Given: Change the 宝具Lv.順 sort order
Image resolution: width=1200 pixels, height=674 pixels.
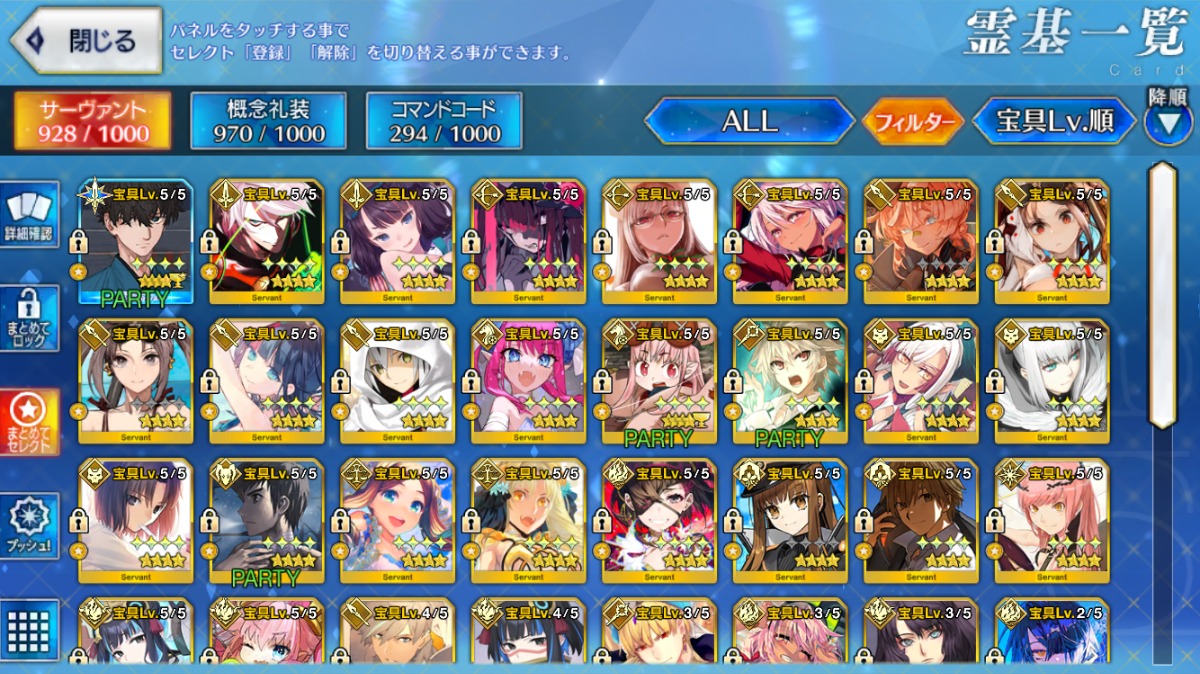Looking at the screenshot, I should point(1055,122).
